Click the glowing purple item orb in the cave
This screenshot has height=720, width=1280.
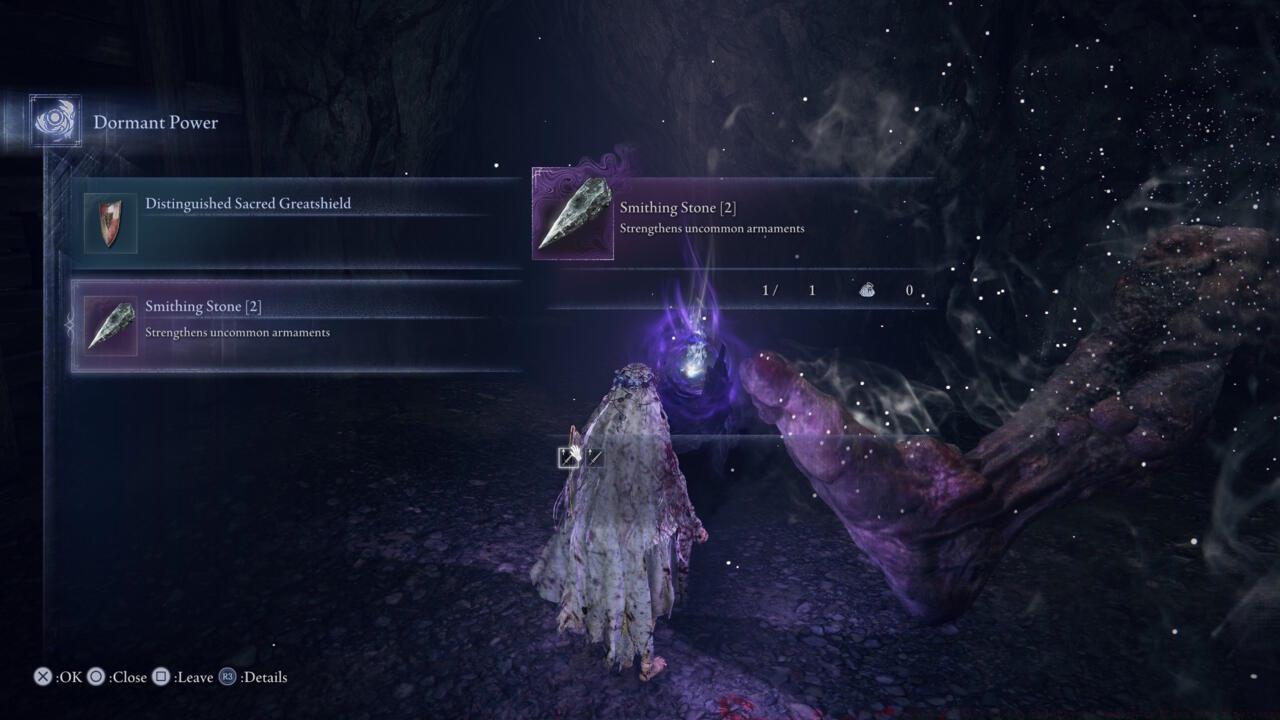[693, 372]
